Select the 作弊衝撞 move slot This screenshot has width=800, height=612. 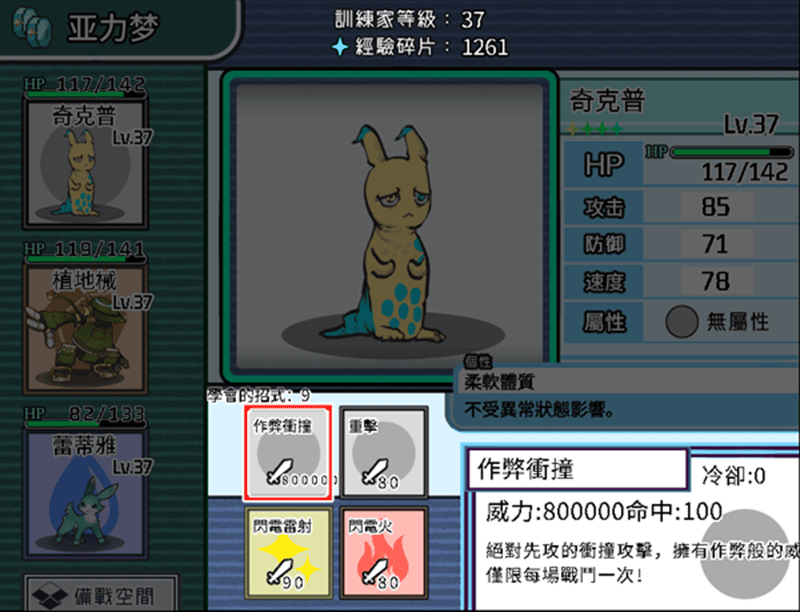tap(287, 453)
